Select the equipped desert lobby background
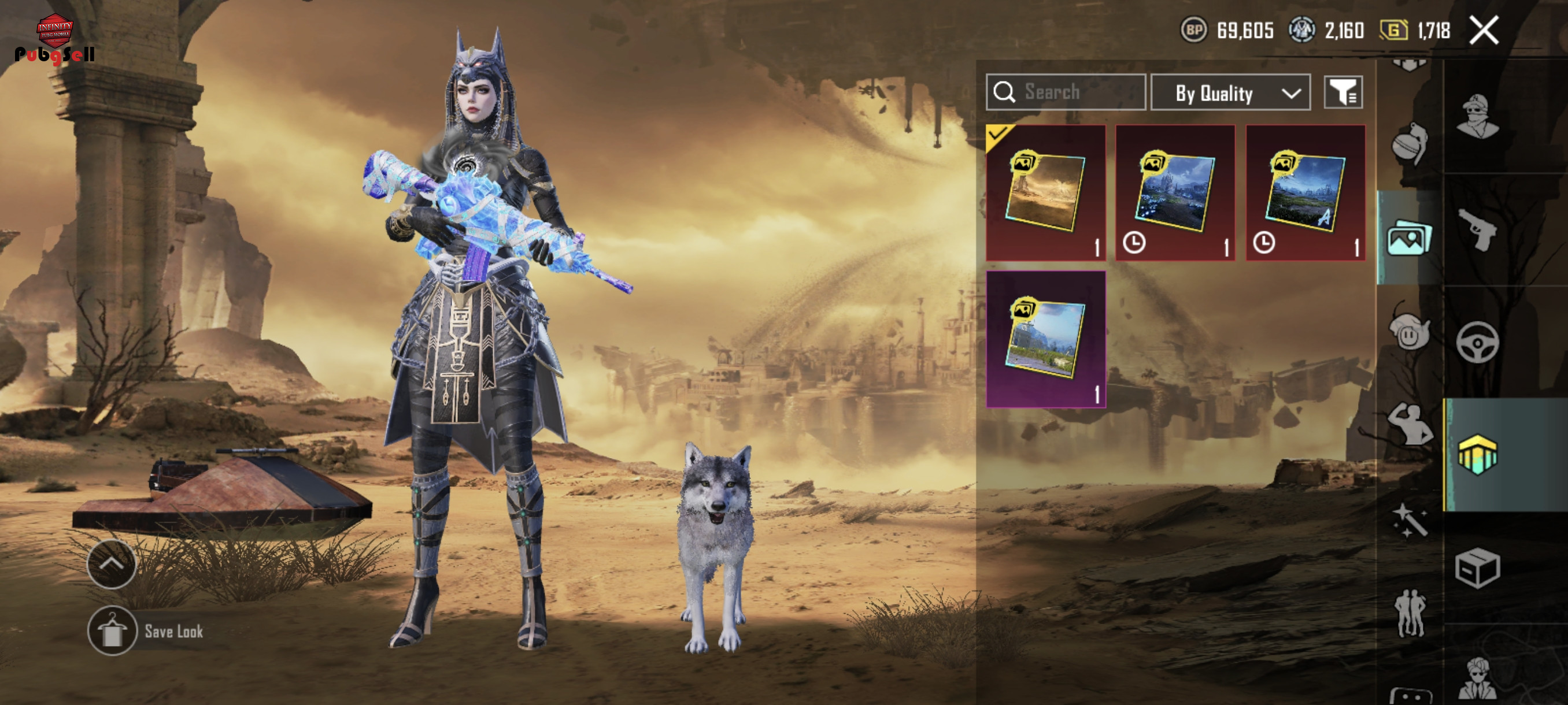The height and width of the screenshot is (705, 1568). click(x=1046, y=193)
